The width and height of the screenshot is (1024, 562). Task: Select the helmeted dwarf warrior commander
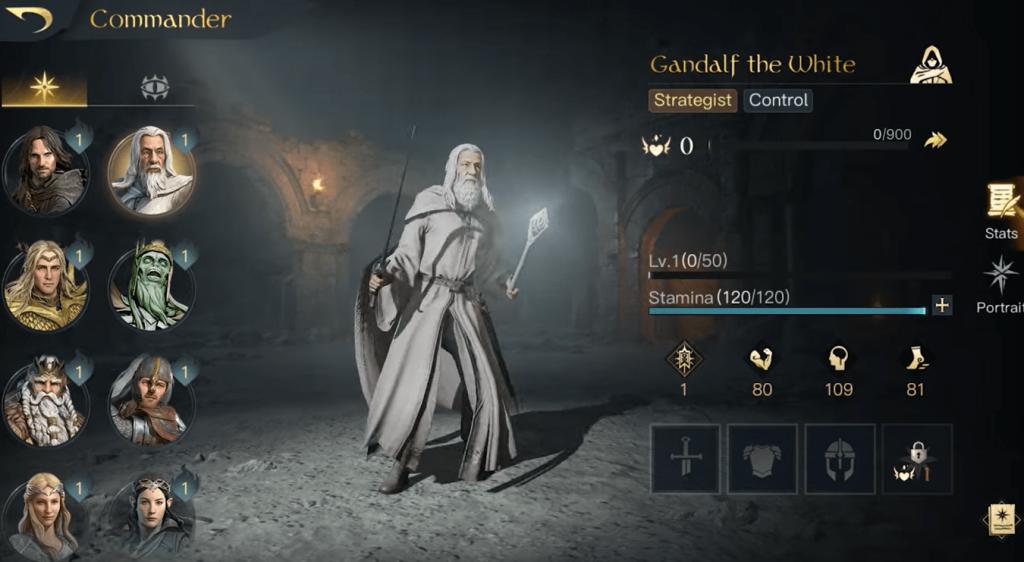(151, 402)
